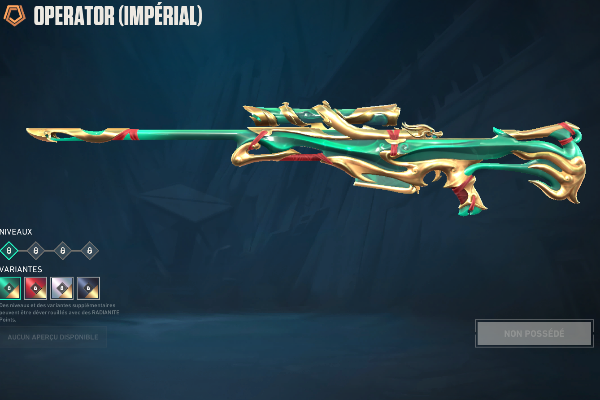
Task: Select the green Variantes swatch
Action: (x=10, y=288)
